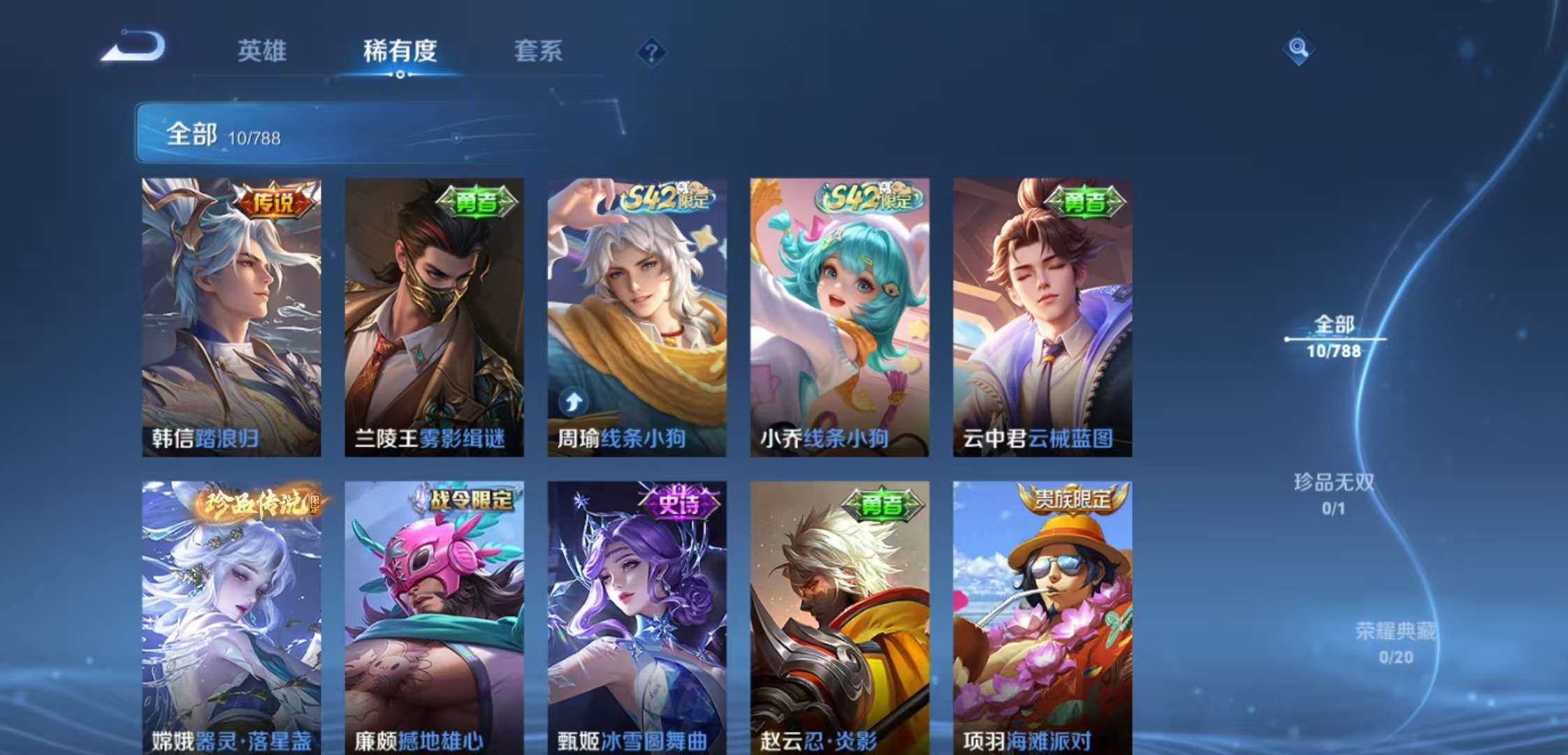The image size is (1568, 755).
Task: Click the upgrade arrow on 周瑜 skin card
Action: tap(573, 401)
